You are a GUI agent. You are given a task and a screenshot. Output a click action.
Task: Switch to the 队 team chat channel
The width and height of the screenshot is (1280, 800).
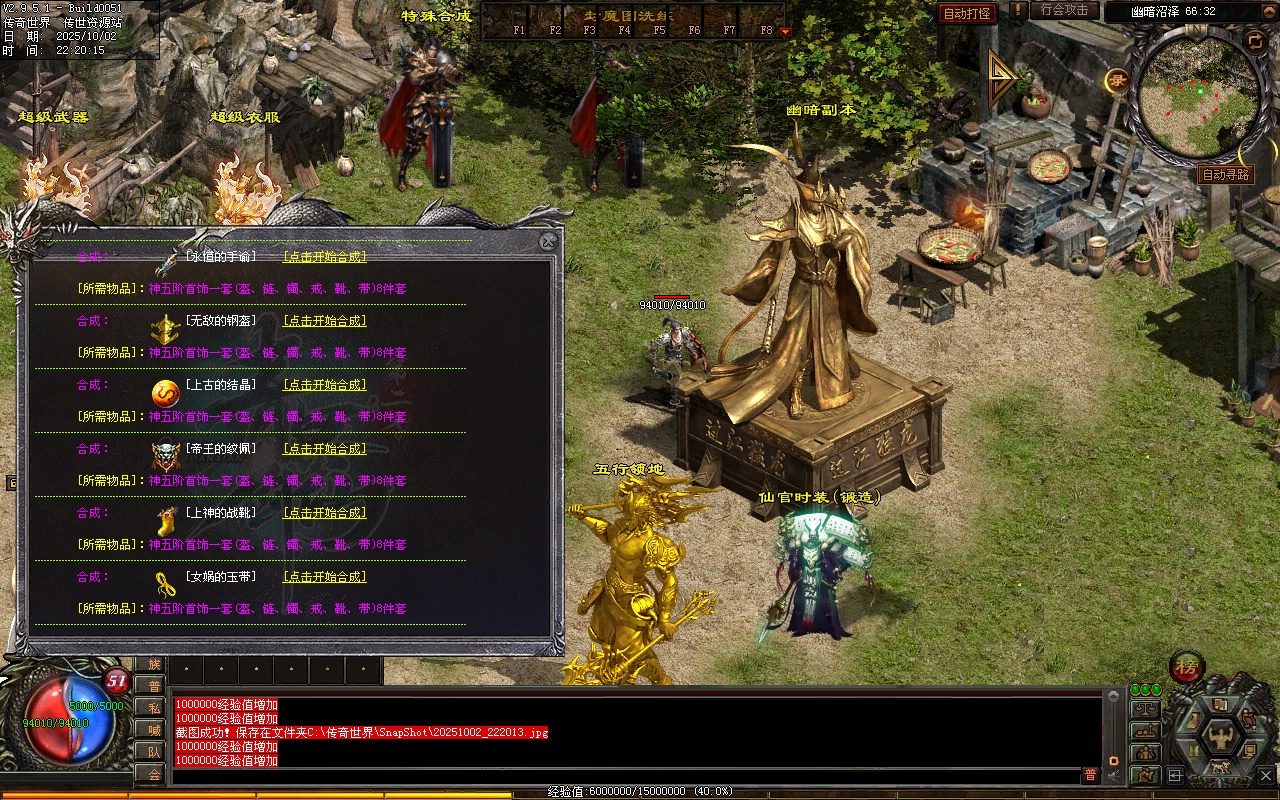click(x=151, y=751)
